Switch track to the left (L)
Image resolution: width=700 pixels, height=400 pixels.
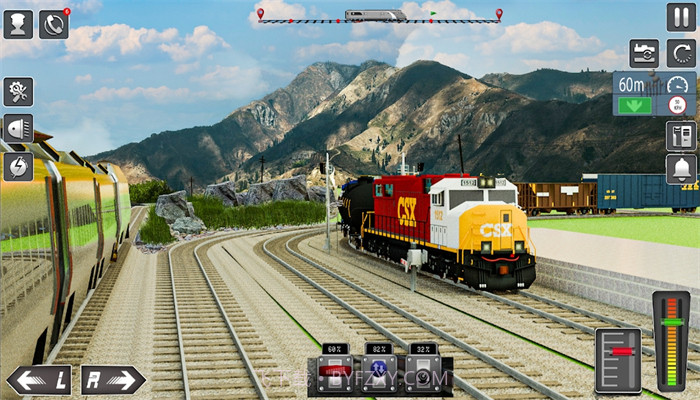39,380
